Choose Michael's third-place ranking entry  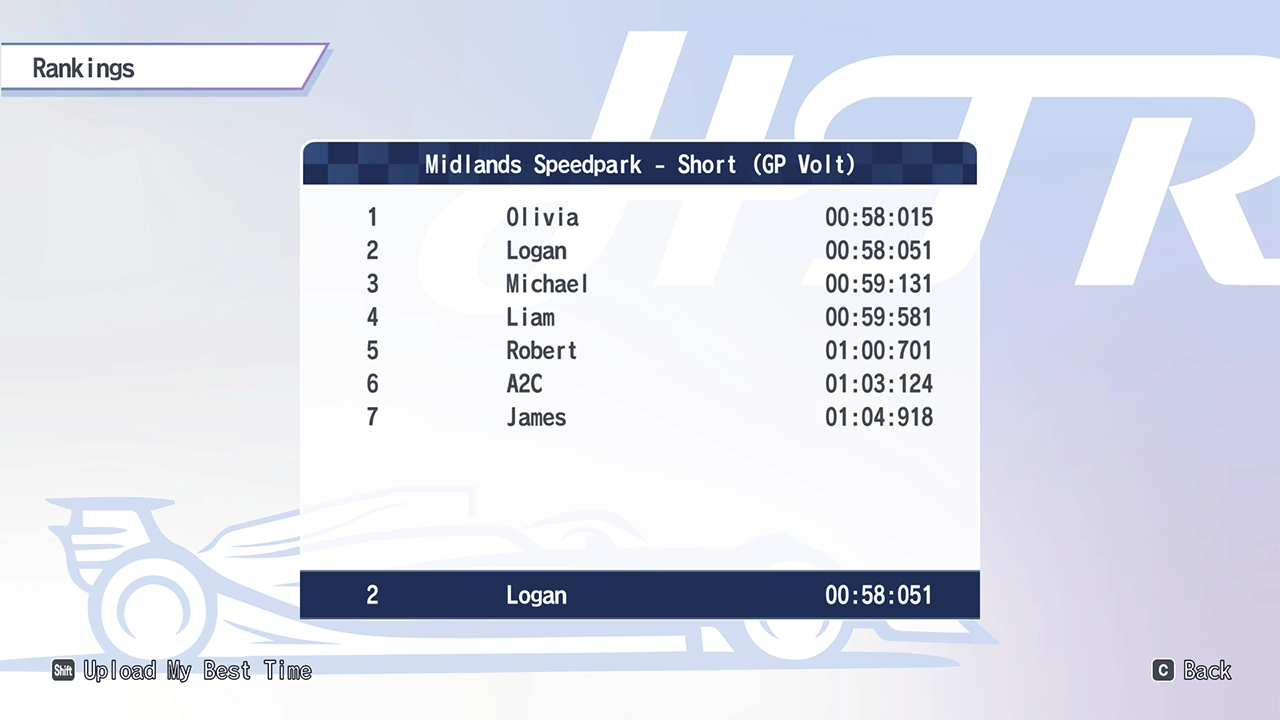[640, 284]
